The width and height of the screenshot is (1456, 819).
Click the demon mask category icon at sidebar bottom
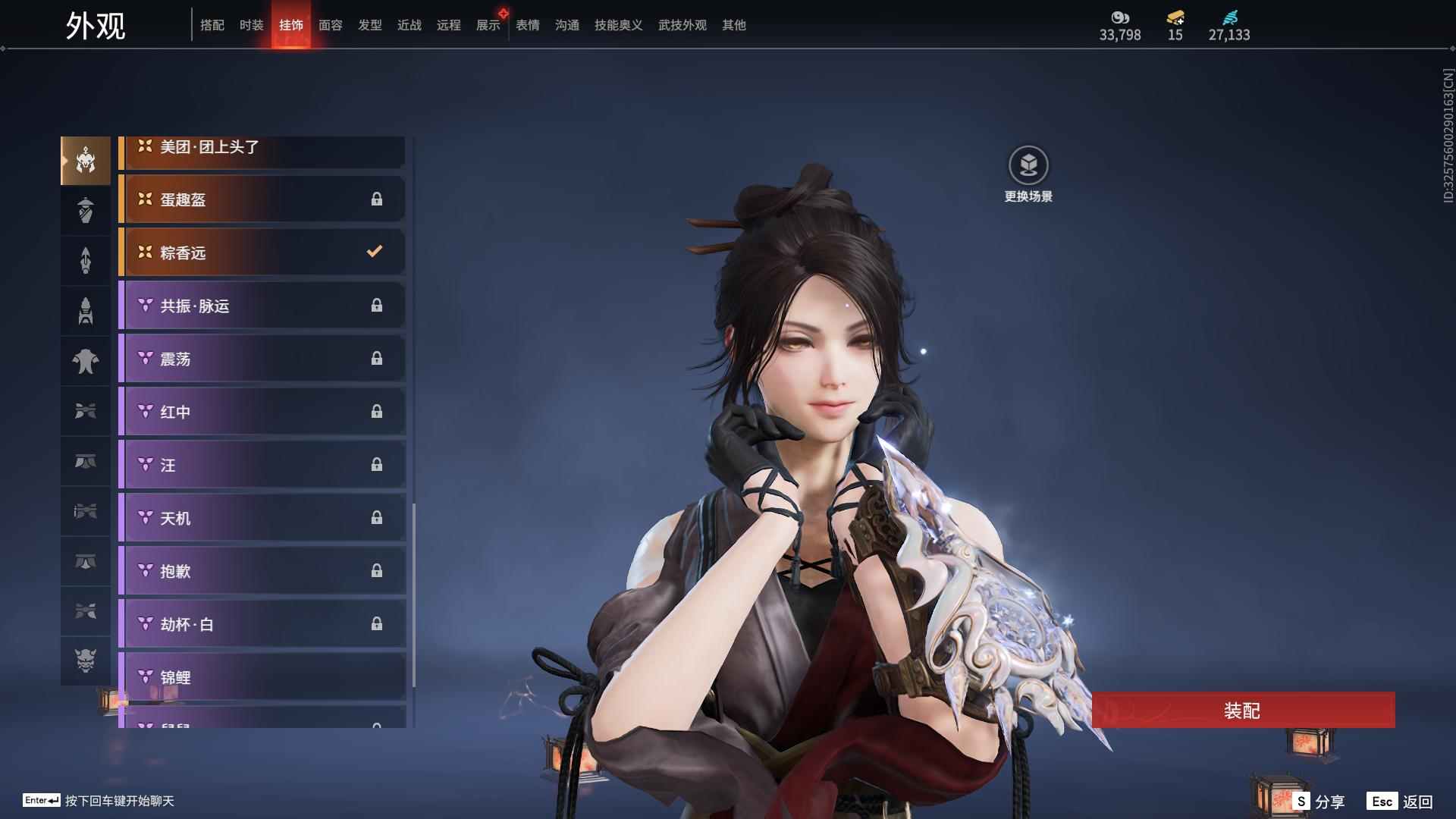pos(85,661)
